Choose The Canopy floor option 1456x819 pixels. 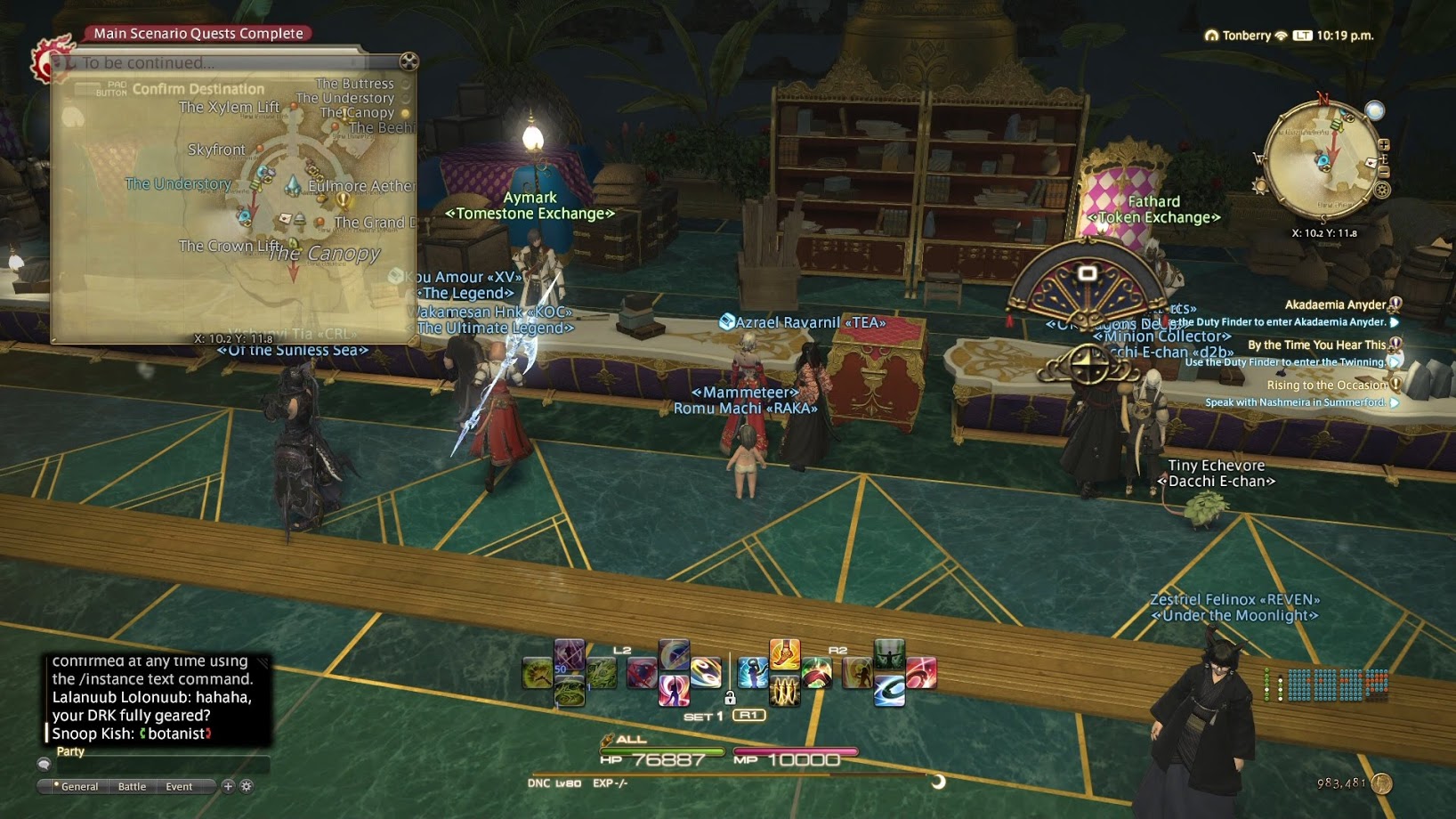(358, 113)
